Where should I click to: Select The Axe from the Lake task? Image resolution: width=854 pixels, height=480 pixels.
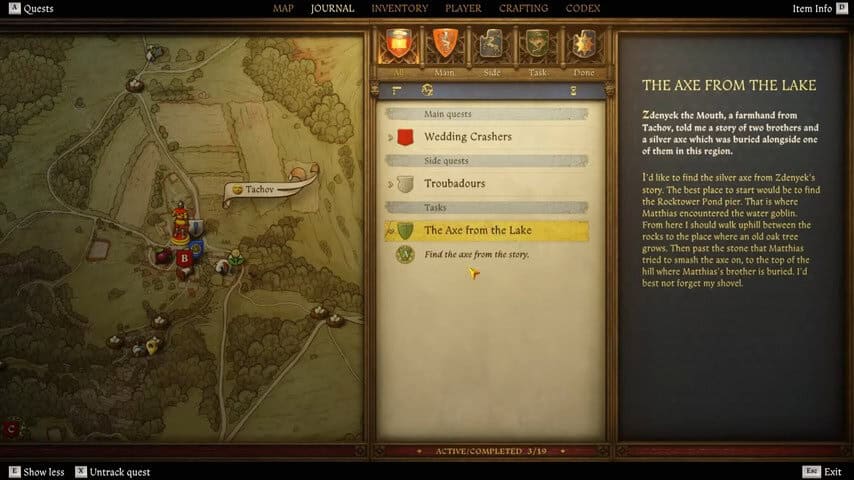[x=478, y=231]
